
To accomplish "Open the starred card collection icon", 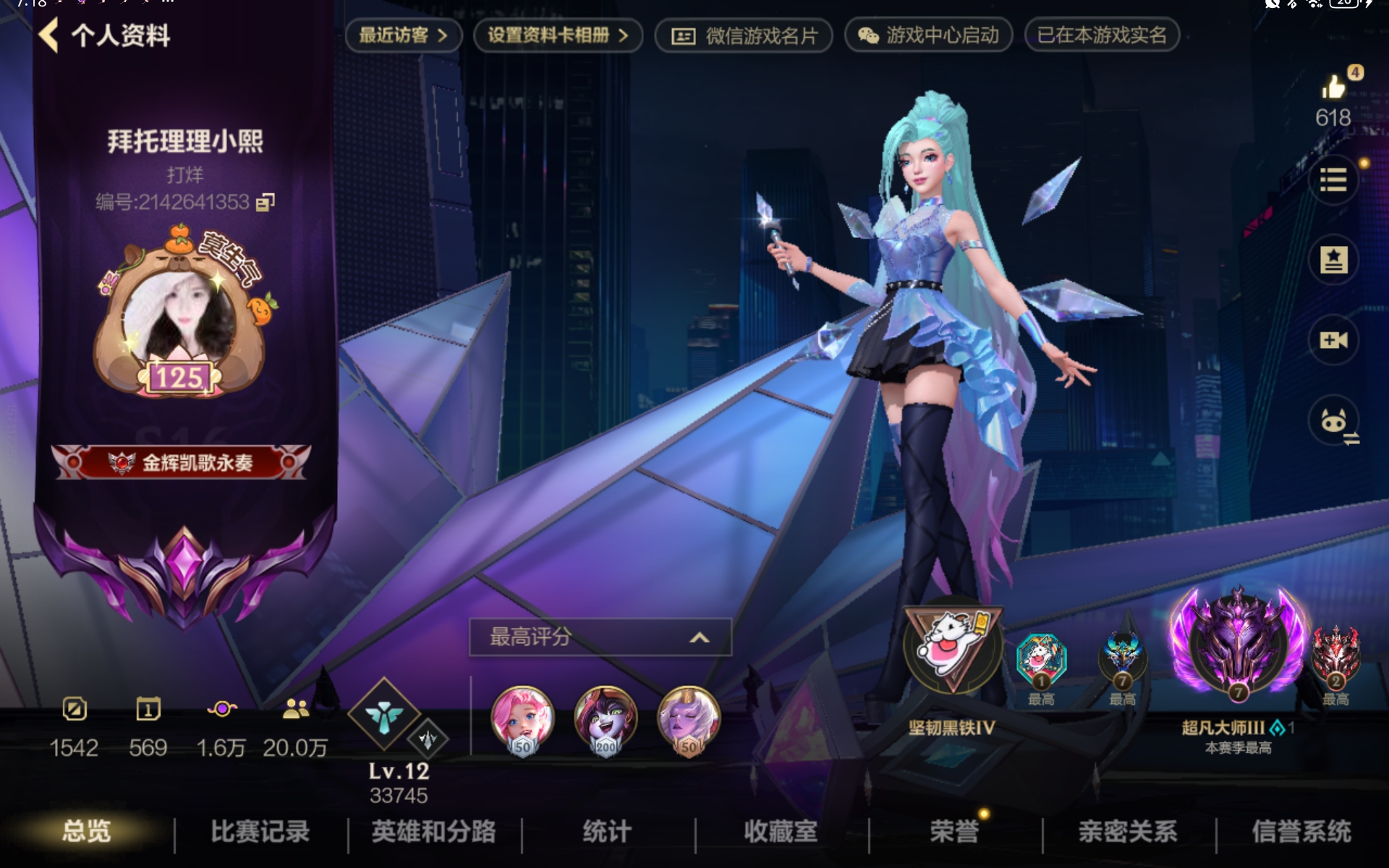I will 1334,260.
